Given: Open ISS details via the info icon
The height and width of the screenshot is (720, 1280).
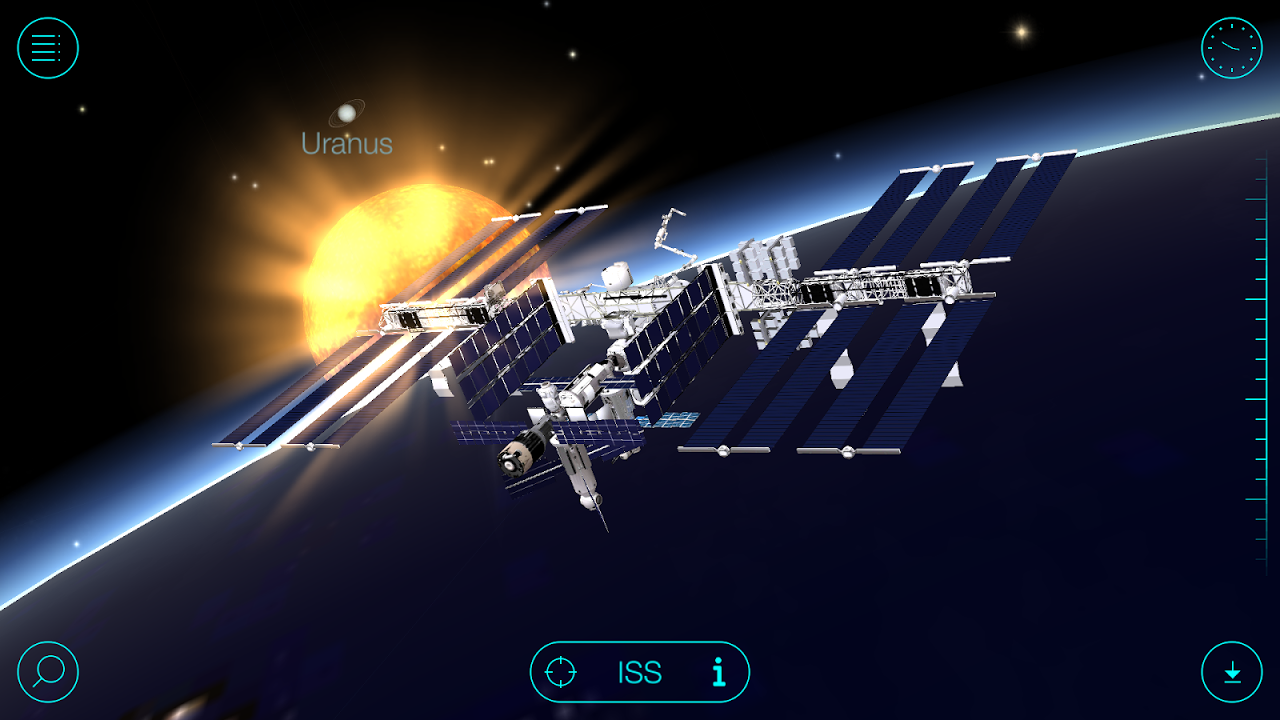Looking at the screenshot, I should (x=719, y=673).
